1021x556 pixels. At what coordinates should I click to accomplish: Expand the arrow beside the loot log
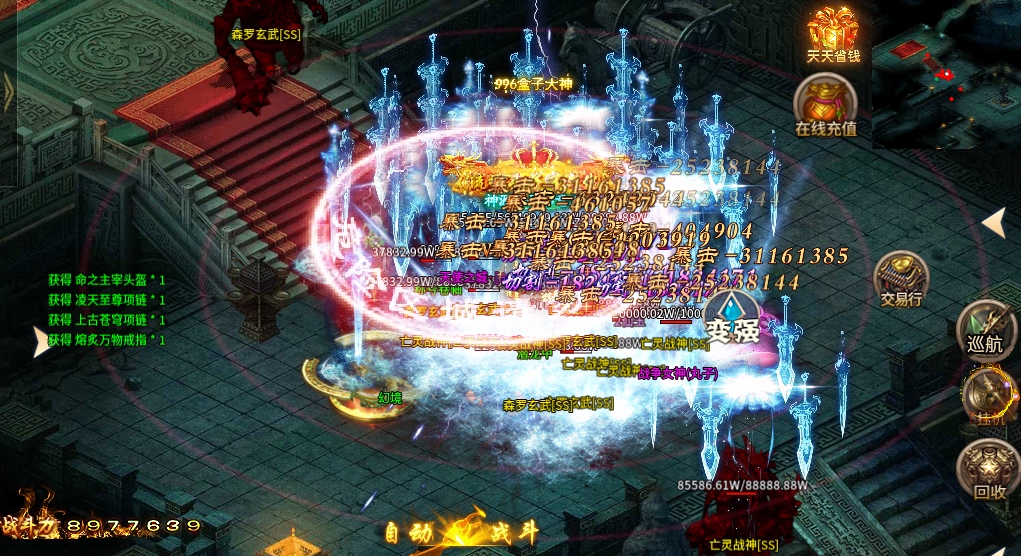pyautogui.click(x=41, y=343)
